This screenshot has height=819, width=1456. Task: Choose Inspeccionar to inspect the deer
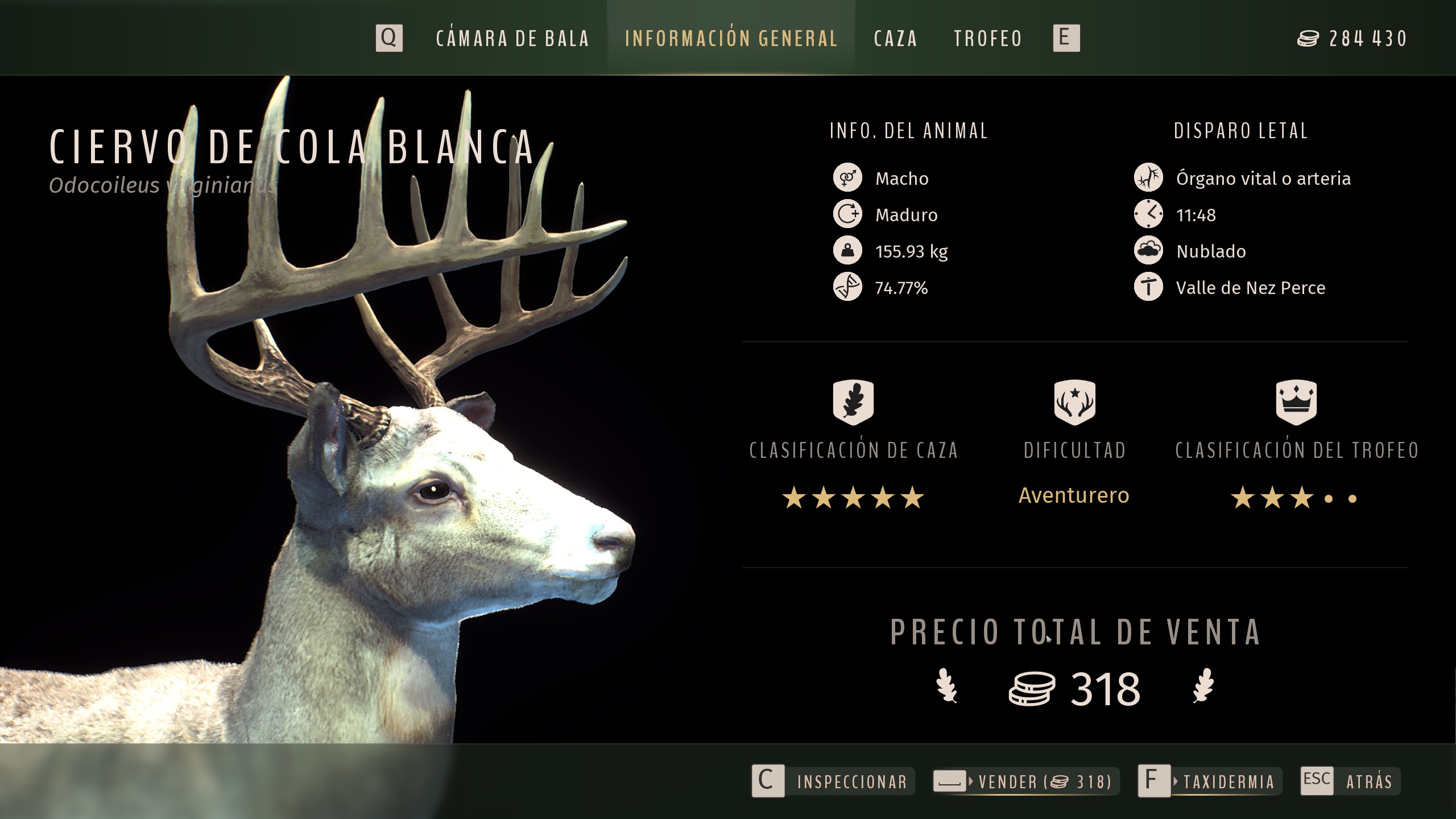point(833,781)
